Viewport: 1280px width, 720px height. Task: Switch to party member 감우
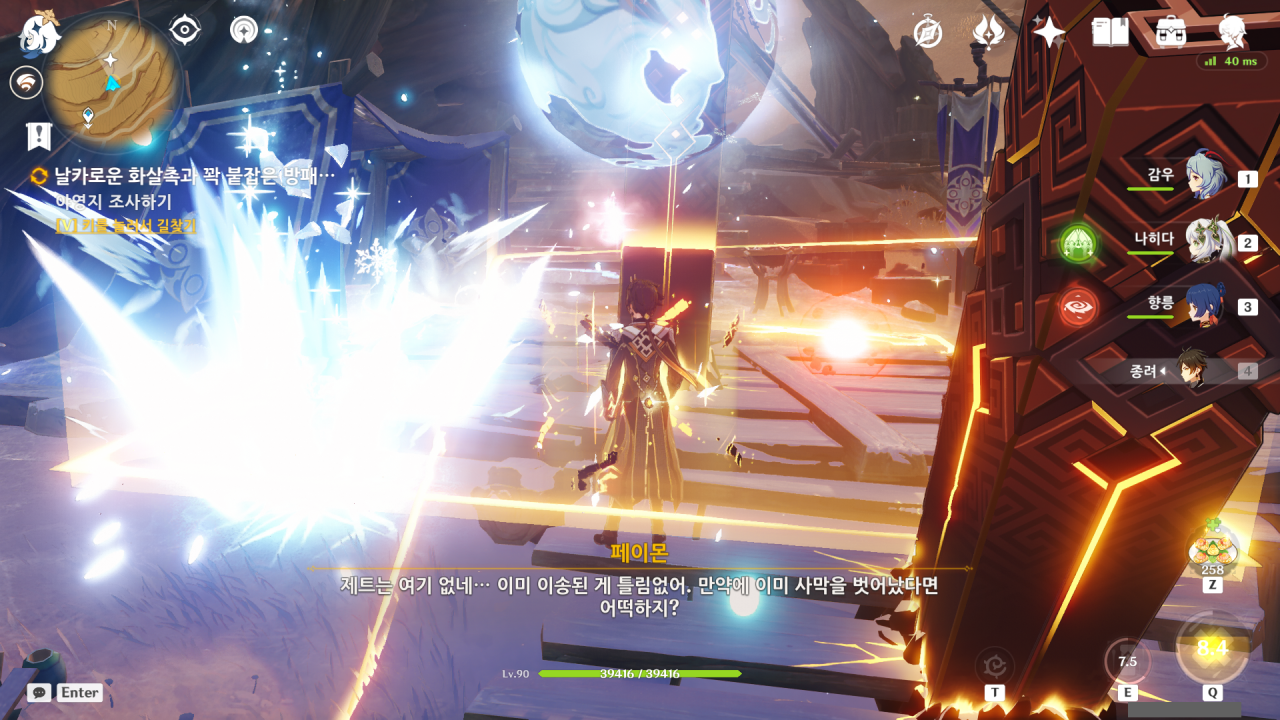(x=1205, y=177)
